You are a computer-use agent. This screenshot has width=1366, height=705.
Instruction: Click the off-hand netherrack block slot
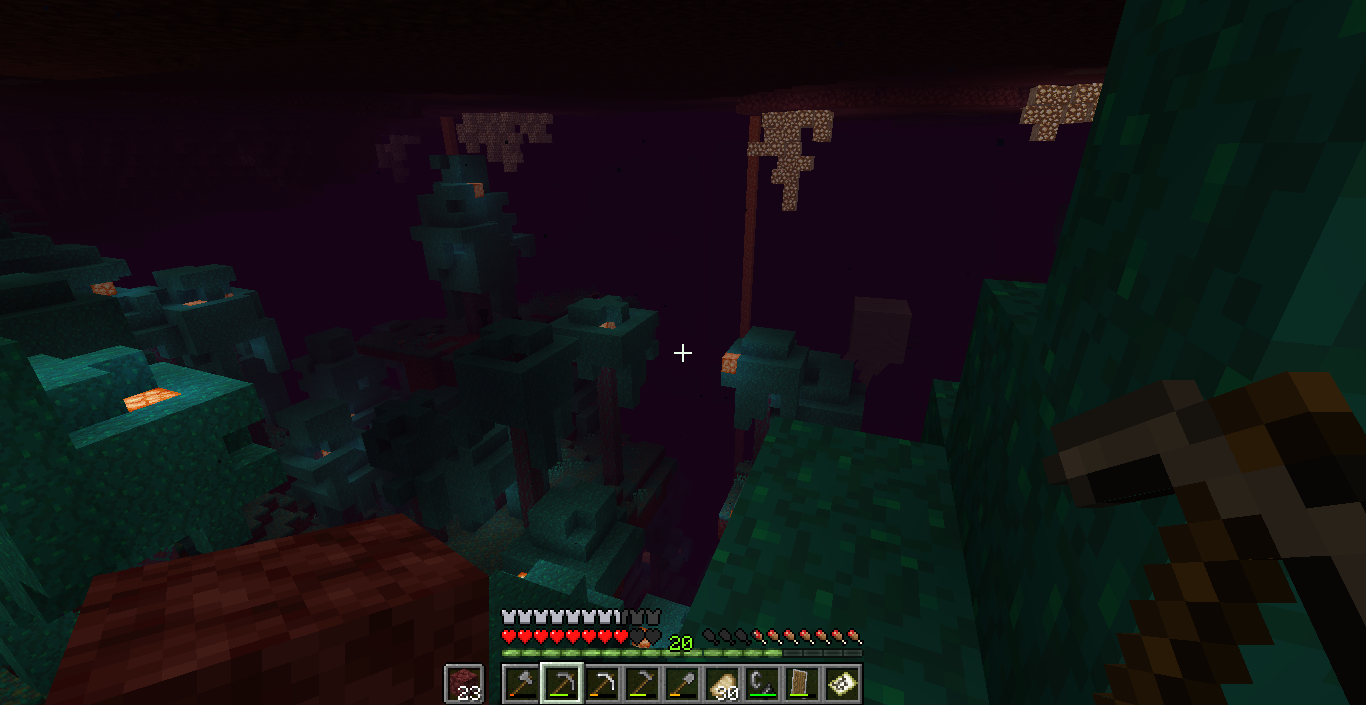point(464,684)
